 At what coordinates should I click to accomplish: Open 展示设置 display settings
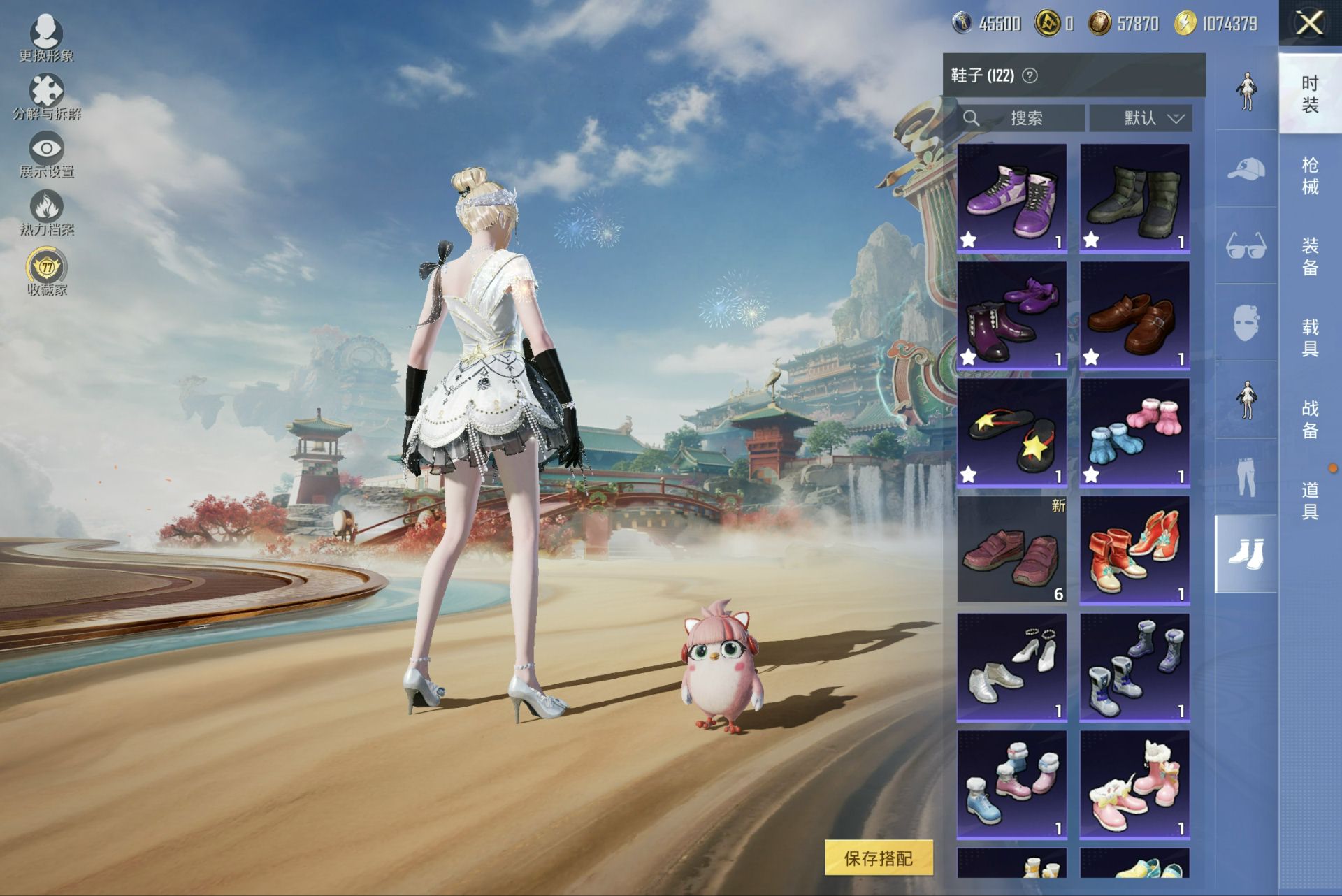click(x=46, y=154)
